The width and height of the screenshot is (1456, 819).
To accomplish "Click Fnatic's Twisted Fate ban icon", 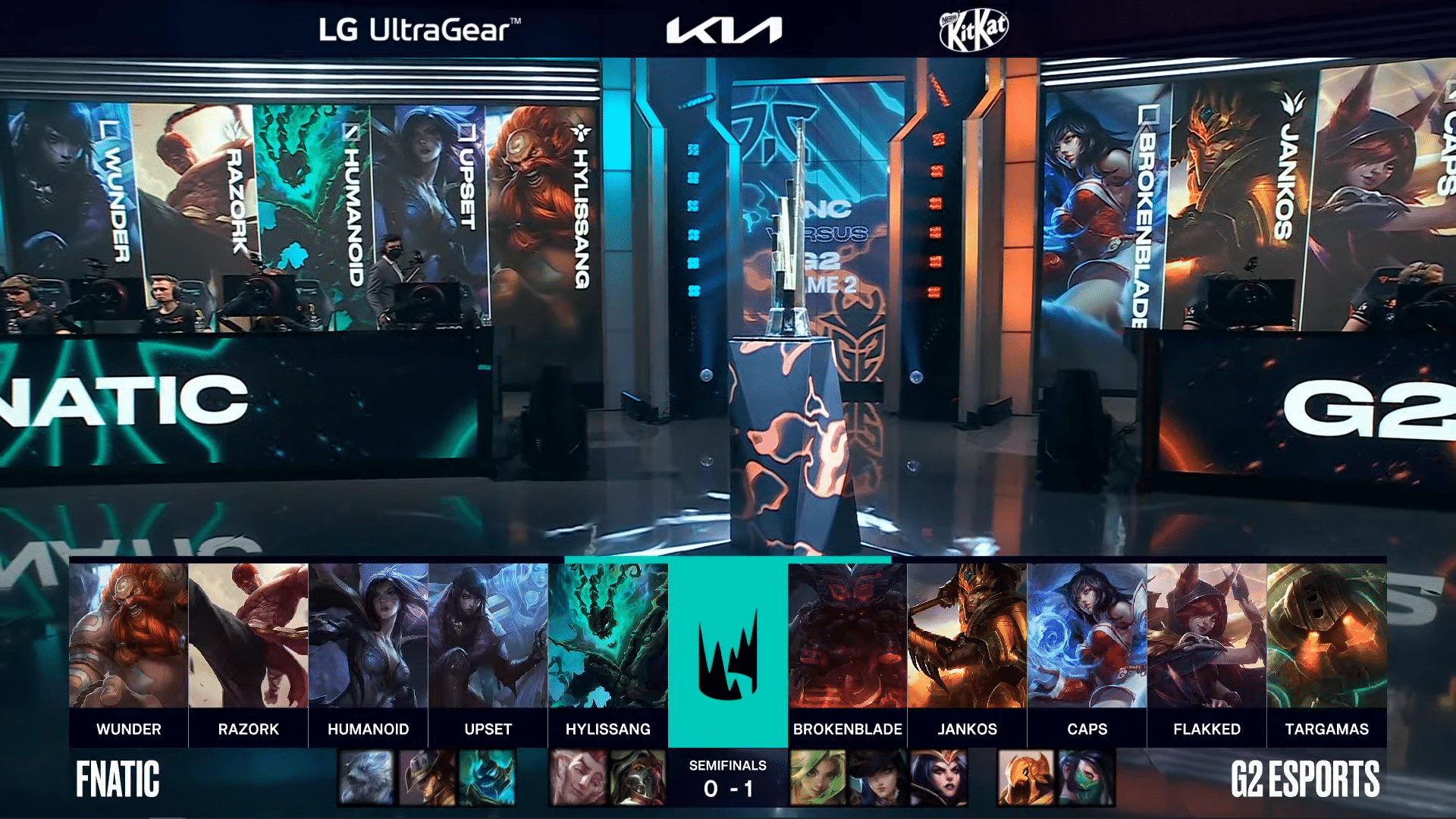I will click(x=426, y=778).
